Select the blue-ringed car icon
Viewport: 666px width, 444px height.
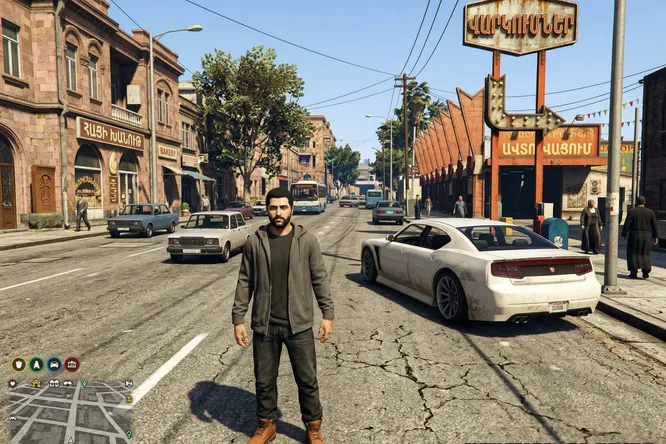pos(54,365)
